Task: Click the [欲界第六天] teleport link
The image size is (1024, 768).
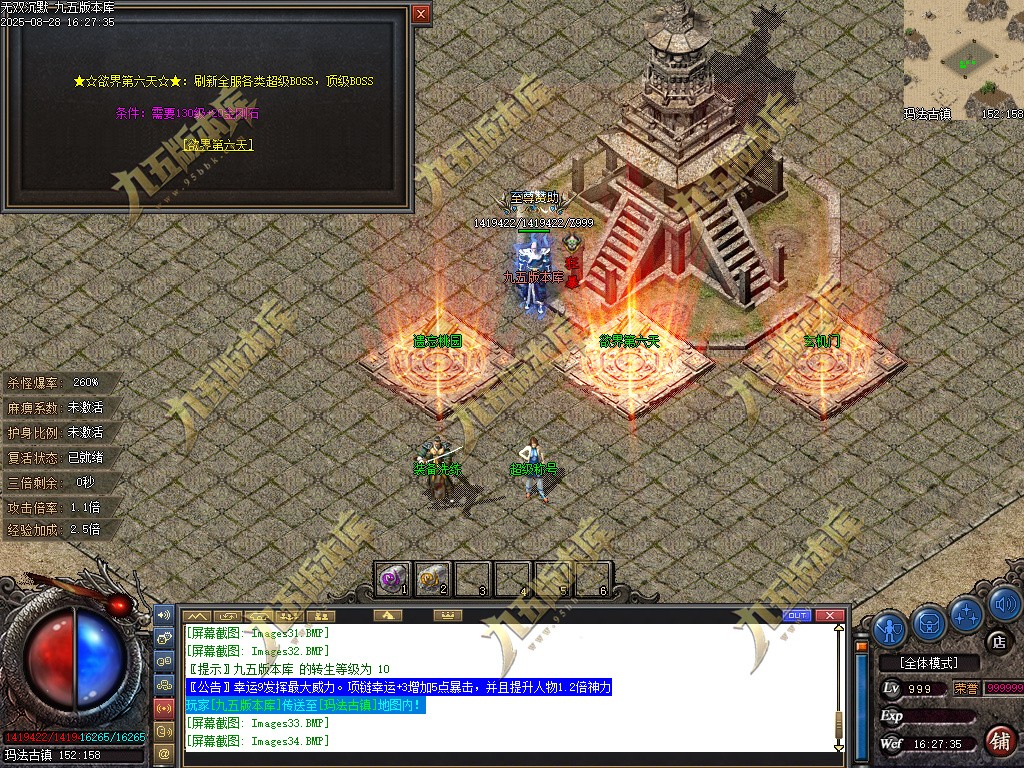Action: (x=218, y=145)
